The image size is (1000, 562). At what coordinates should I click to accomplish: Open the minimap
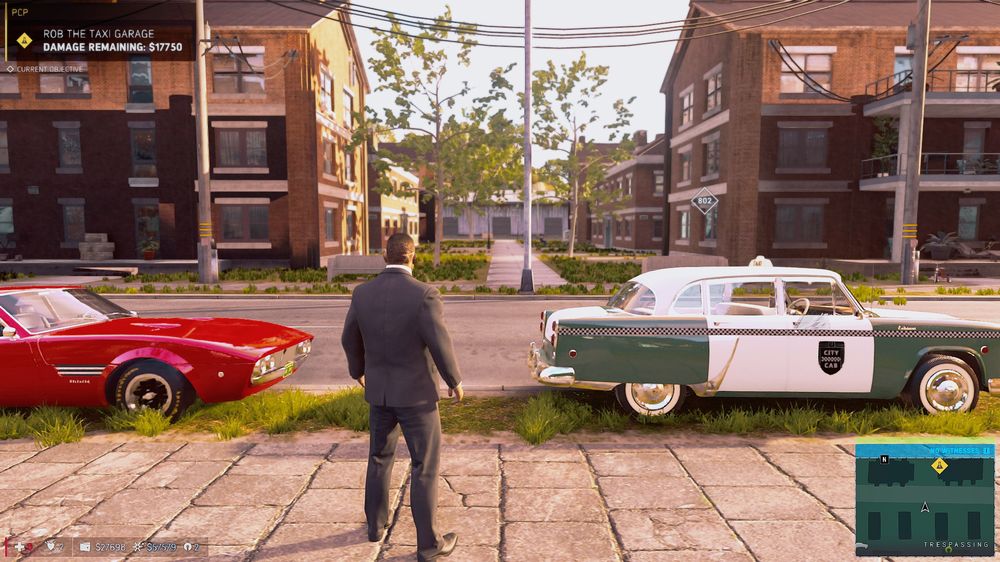tap(925, 498)
